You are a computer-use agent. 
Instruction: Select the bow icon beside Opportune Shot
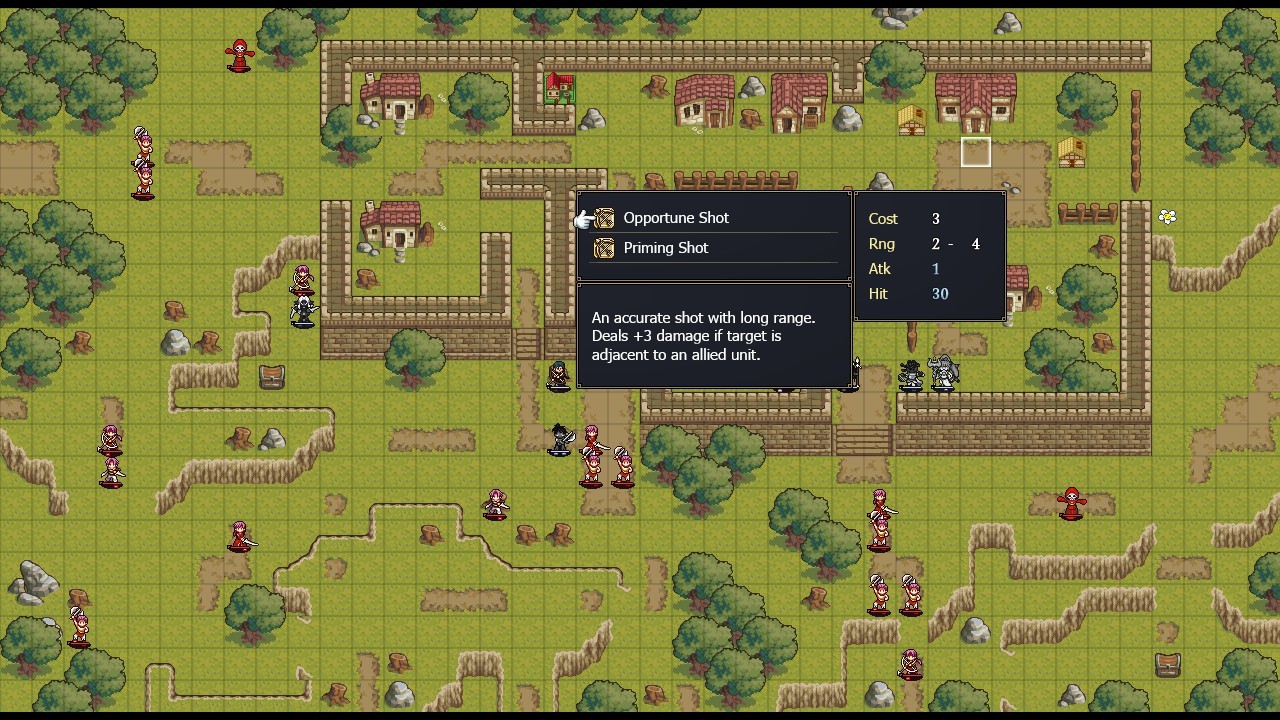604,217
